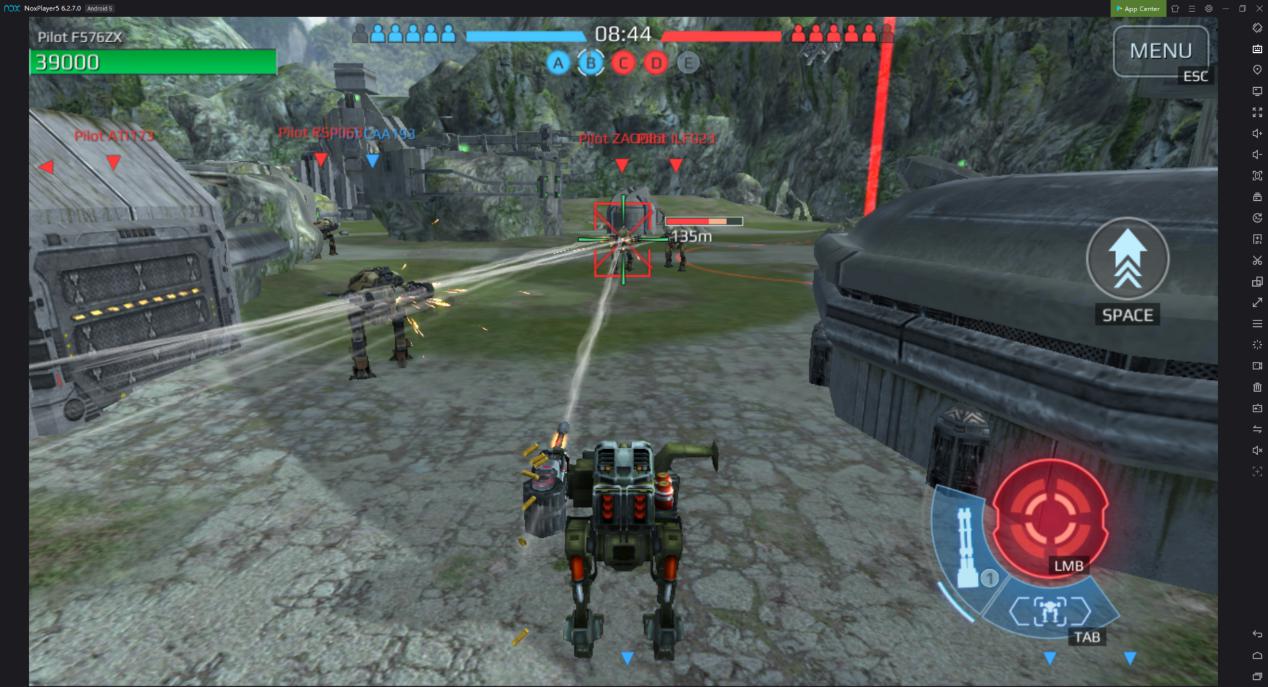Open the Nox App Center
Image resolution: width=1268 pixels, height=687 pixels.
pyautogui.click(x=1138, y=8)
